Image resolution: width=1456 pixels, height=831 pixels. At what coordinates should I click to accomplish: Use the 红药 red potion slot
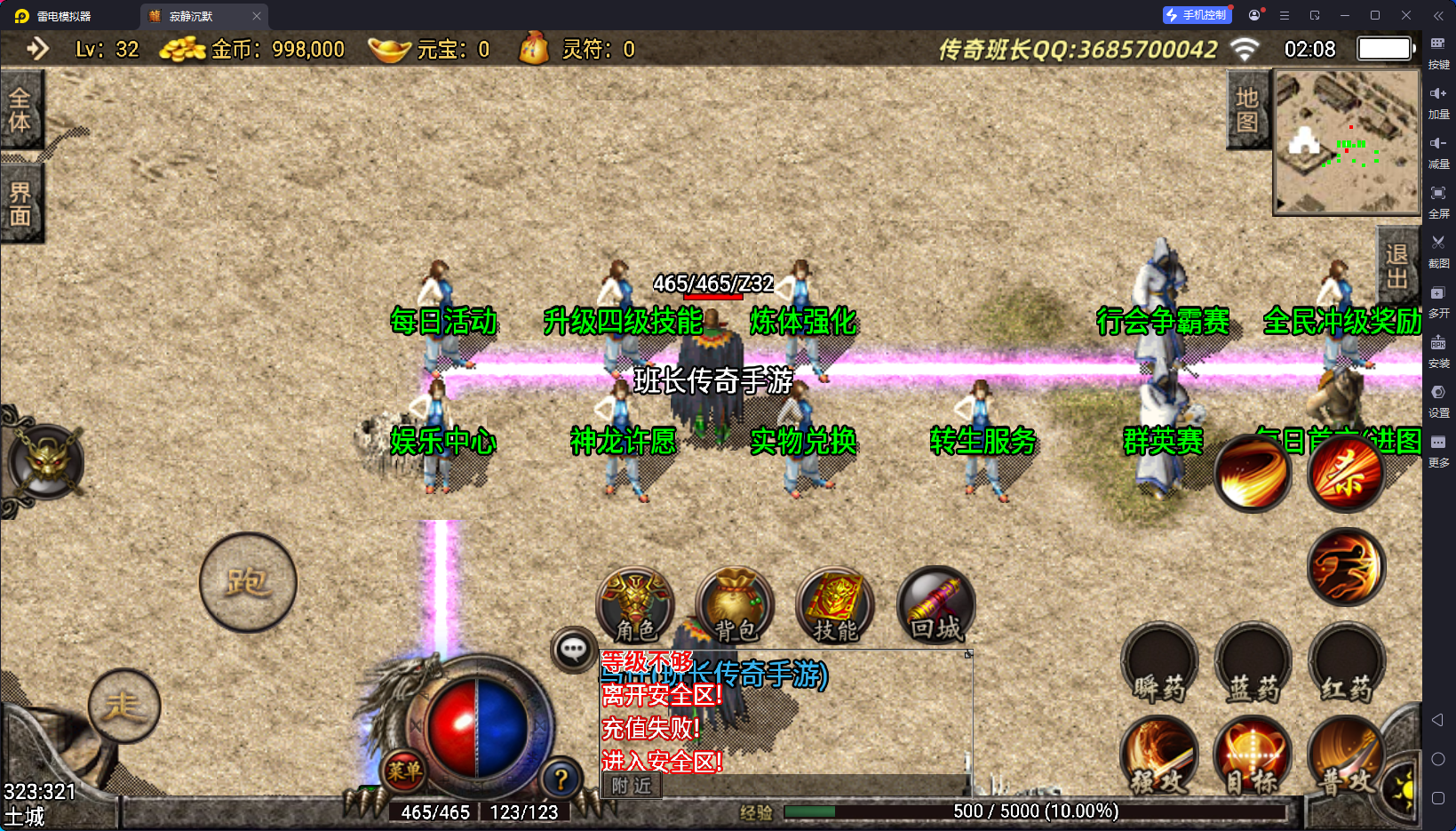1346,667
